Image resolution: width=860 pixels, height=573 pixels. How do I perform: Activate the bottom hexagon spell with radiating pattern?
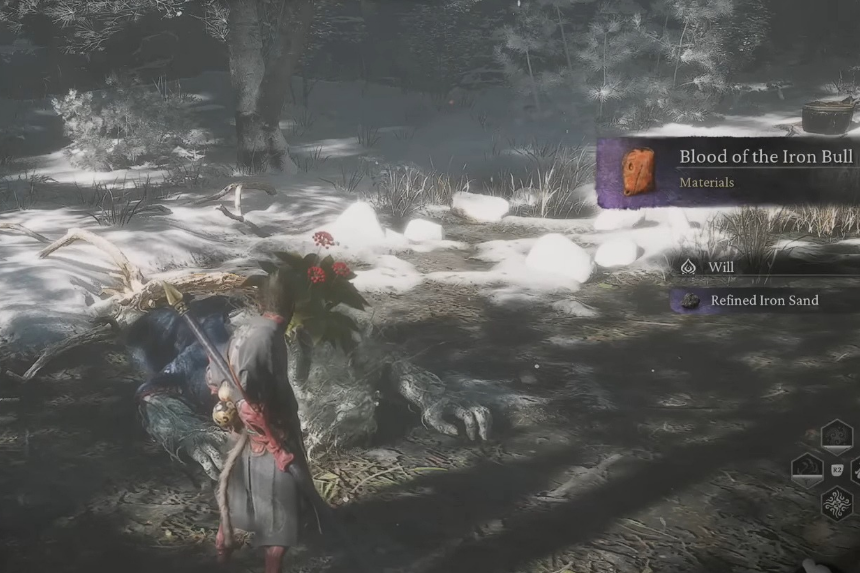[836, 502]
